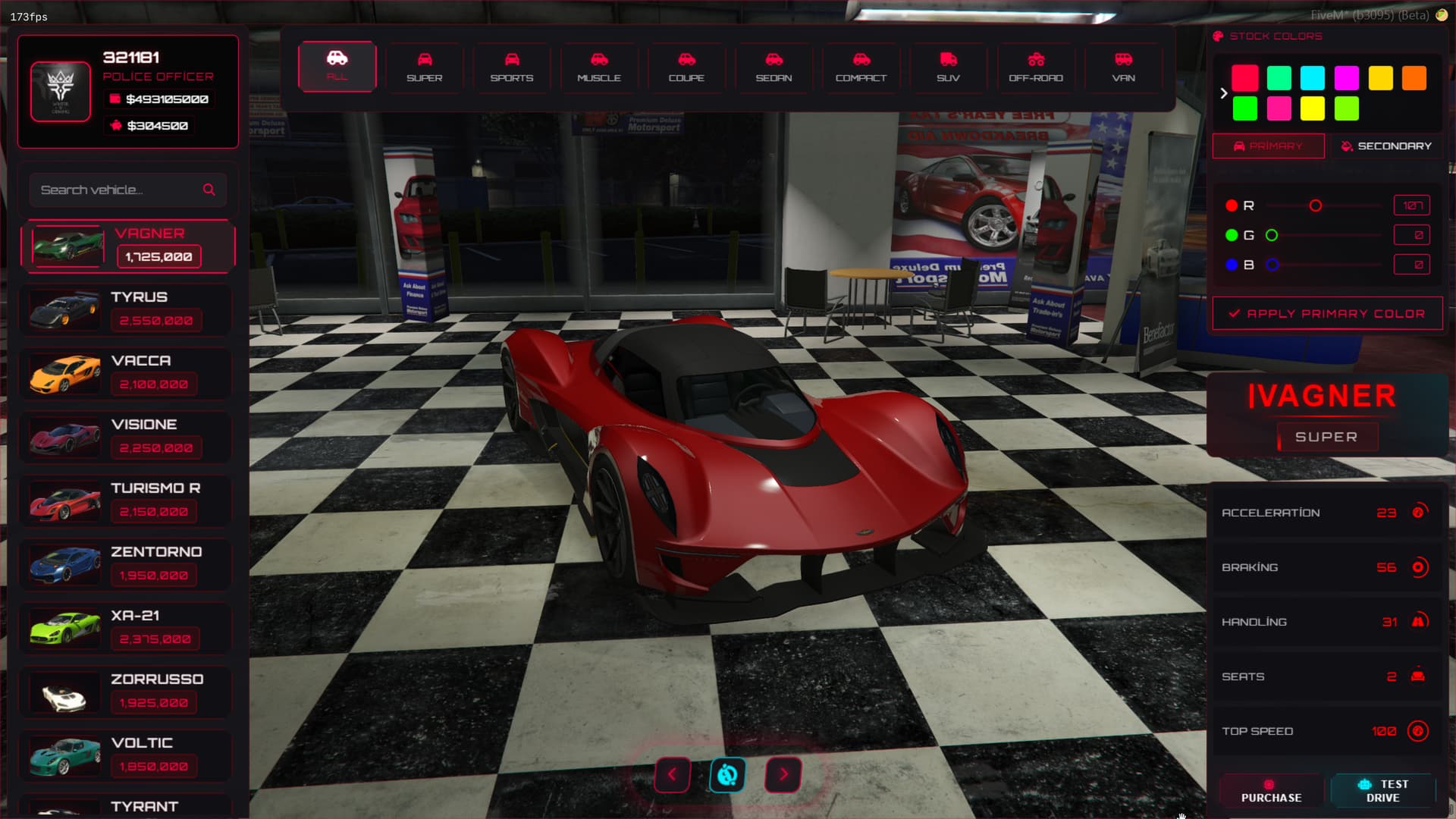This screenshot has width=1456, height=819.
Task: Open the Muscle vehicle category
Action: pyautogui.click(x=599, y=67)
